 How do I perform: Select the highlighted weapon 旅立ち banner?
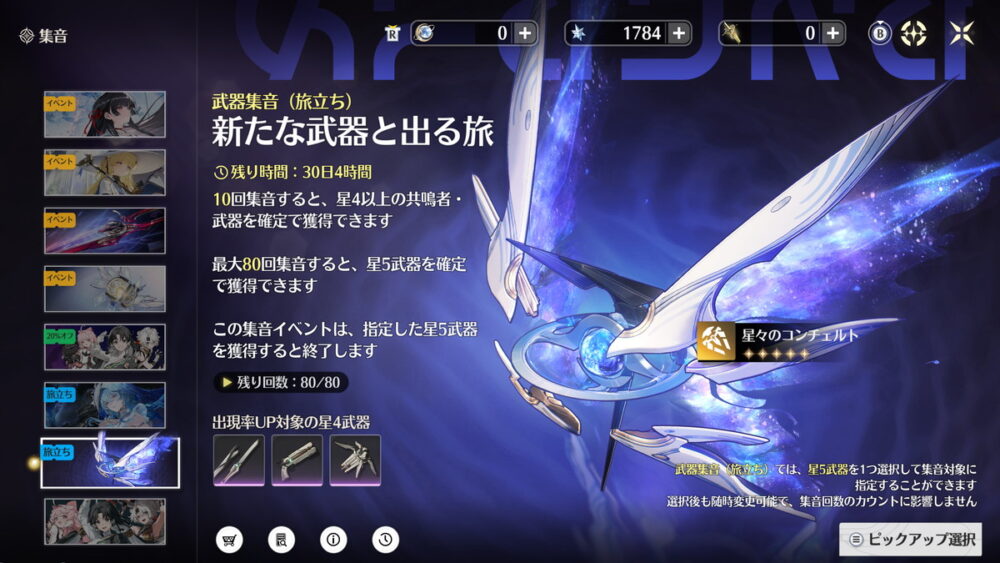[110, 463]
